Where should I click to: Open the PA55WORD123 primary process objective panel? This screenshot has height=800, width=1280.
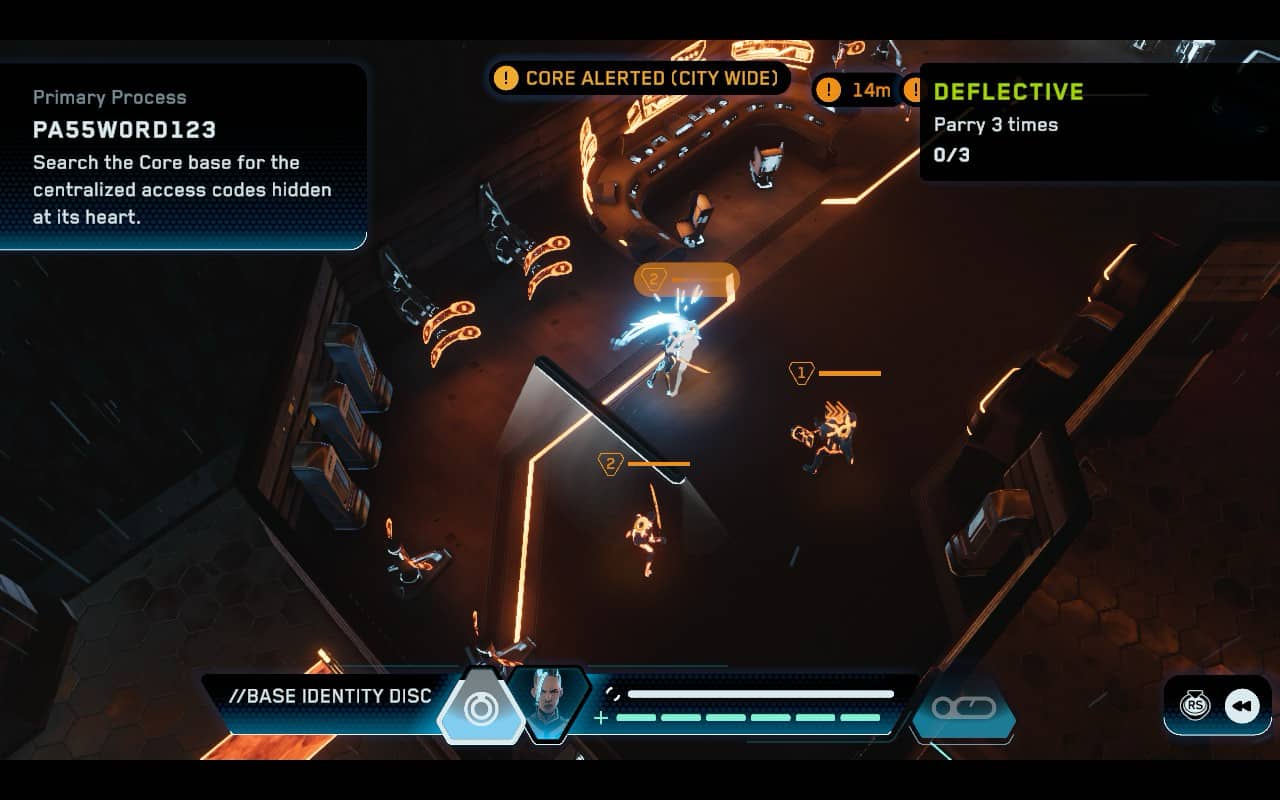tap(183, 157)
